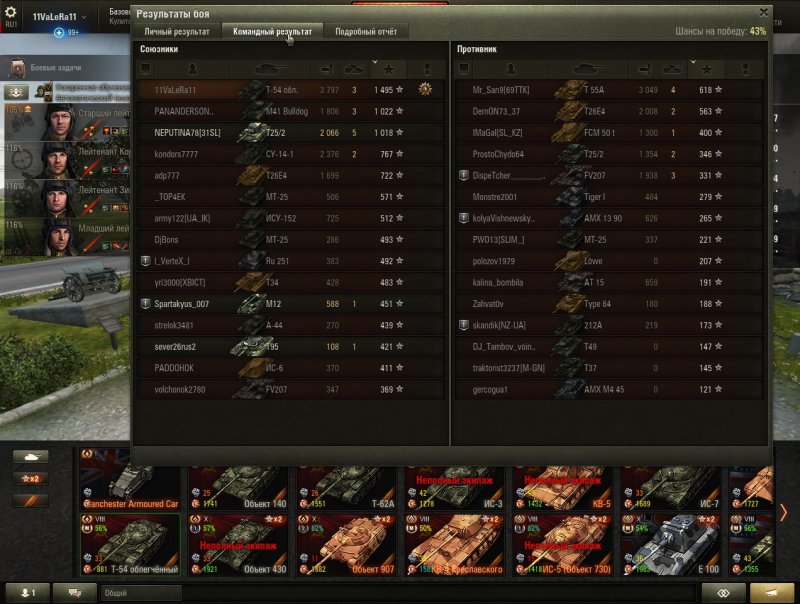Toggle the x2 bonus carousel filter

[30, 478]
